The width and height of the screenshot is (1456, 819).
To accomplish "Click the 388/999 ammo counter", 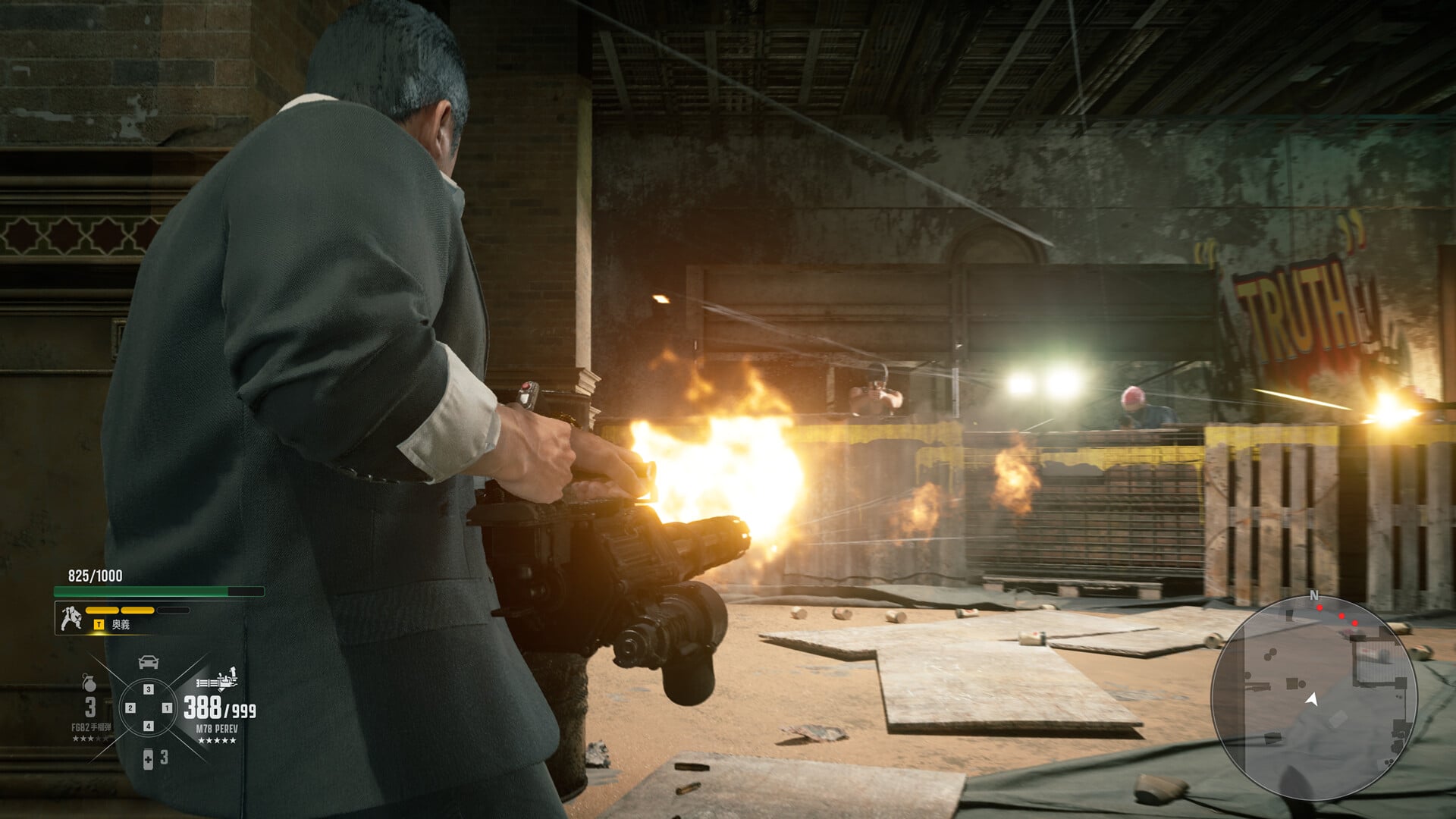I will 220,708.
